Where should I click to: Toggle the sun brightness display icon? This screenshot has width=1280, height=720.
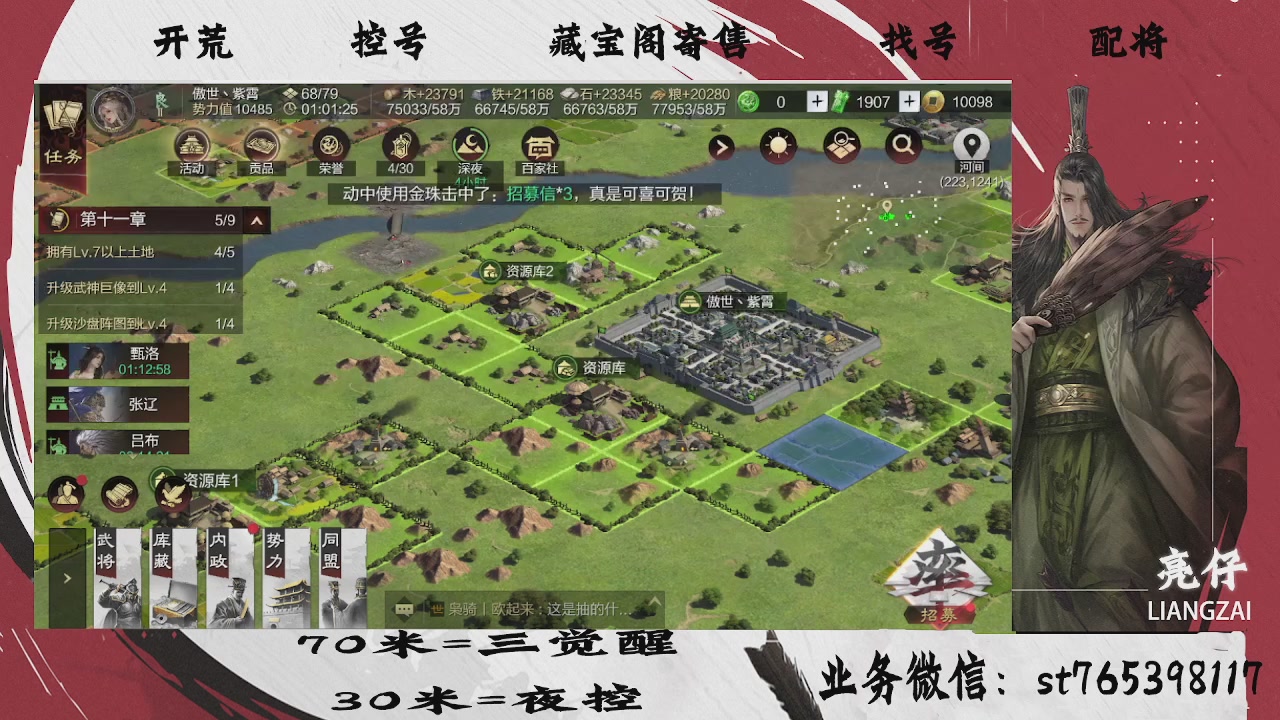click(776, 145)
